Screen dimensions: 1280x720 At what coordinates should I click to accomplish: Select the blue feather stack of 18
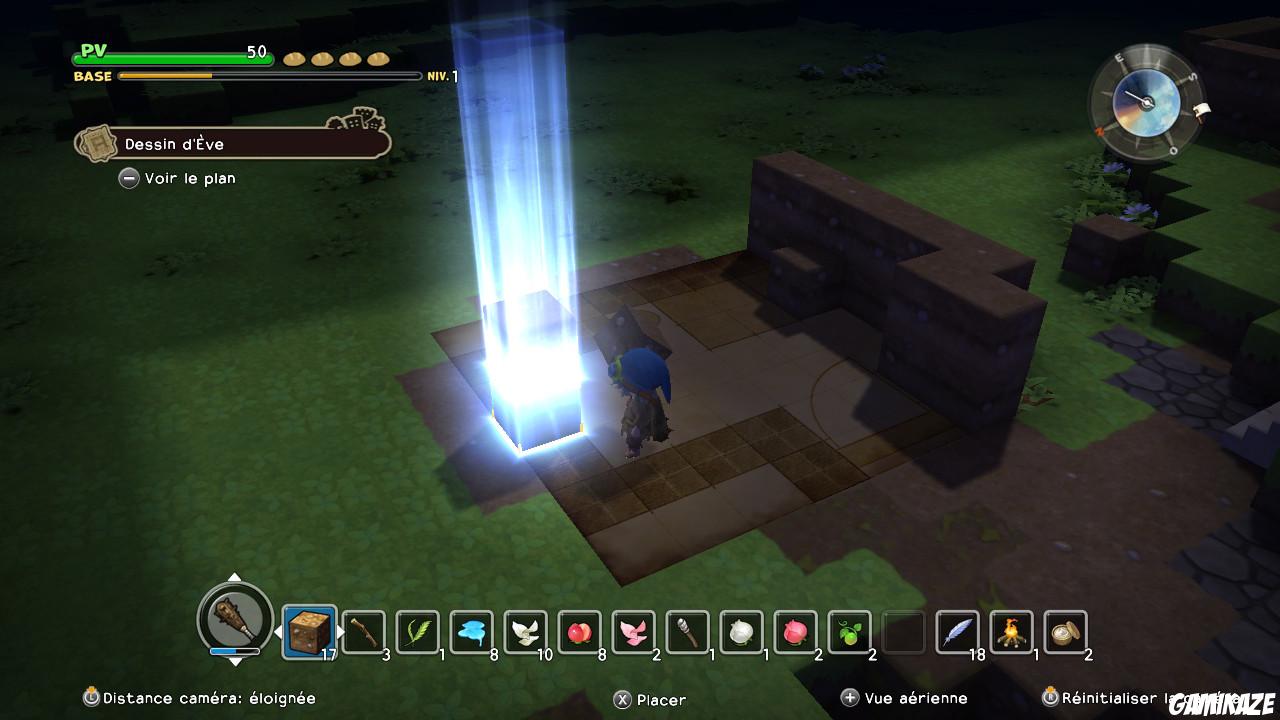pyautogui.click(x=957, y=630)
